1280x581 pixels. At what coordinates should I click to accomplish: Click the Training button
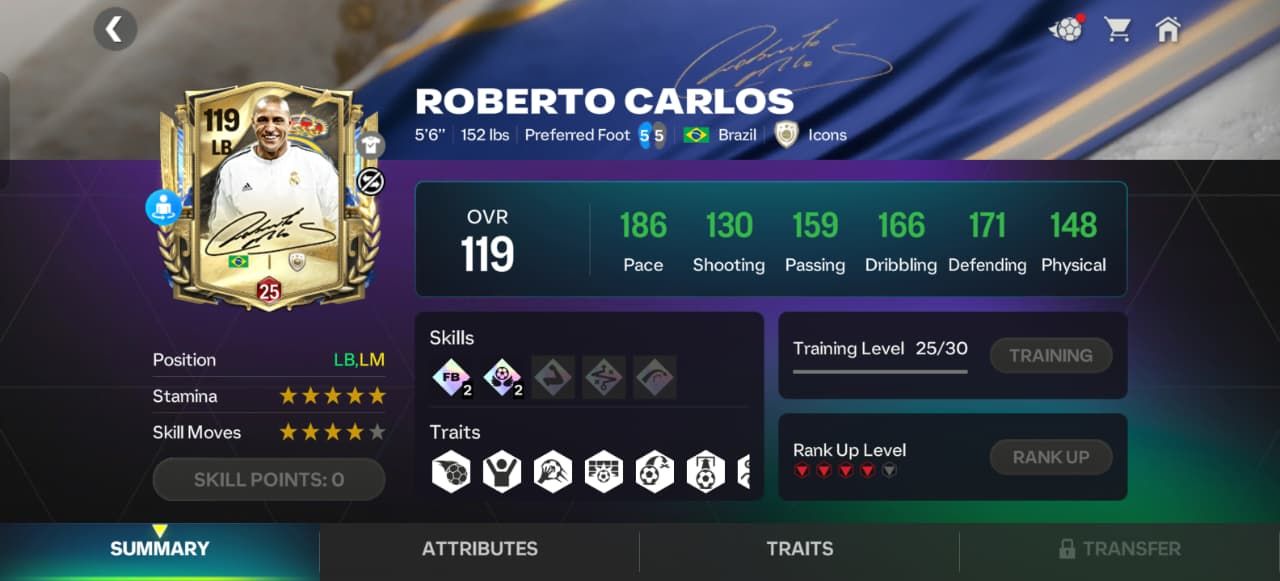[x=1050, y=355]
